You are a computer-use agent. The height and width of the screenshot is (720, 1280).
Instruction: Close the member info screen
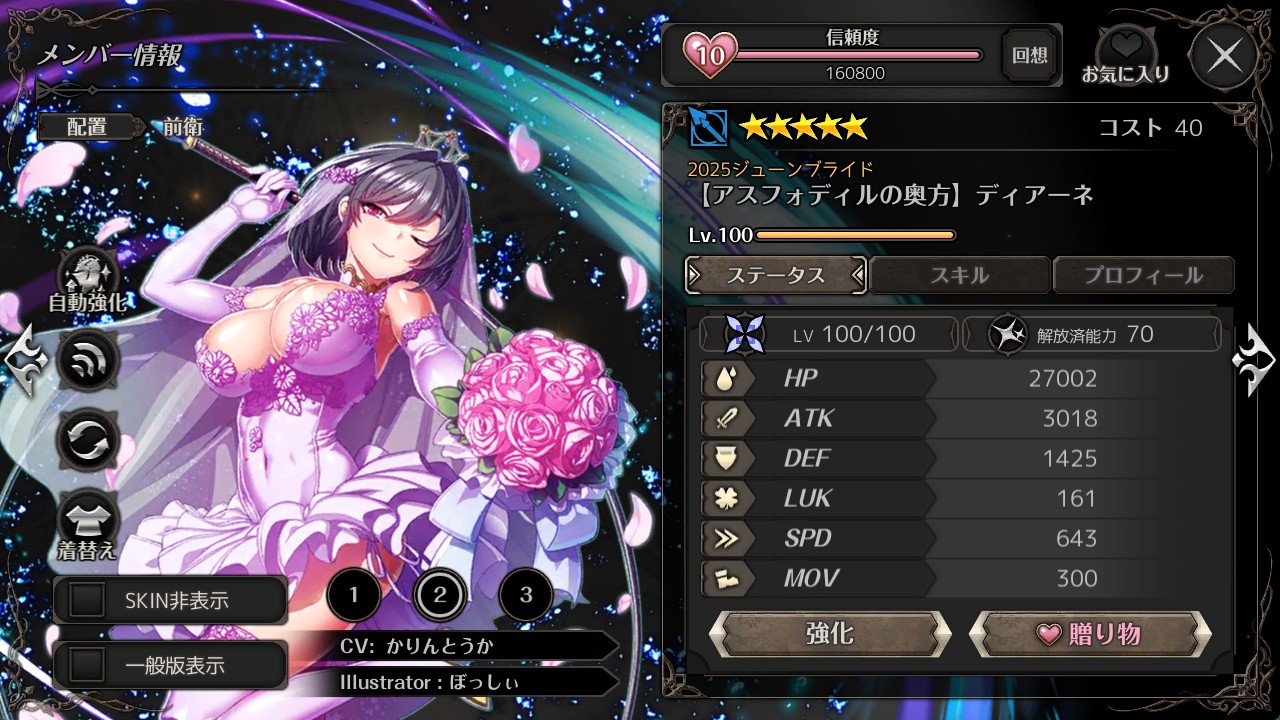point(1224,56)
